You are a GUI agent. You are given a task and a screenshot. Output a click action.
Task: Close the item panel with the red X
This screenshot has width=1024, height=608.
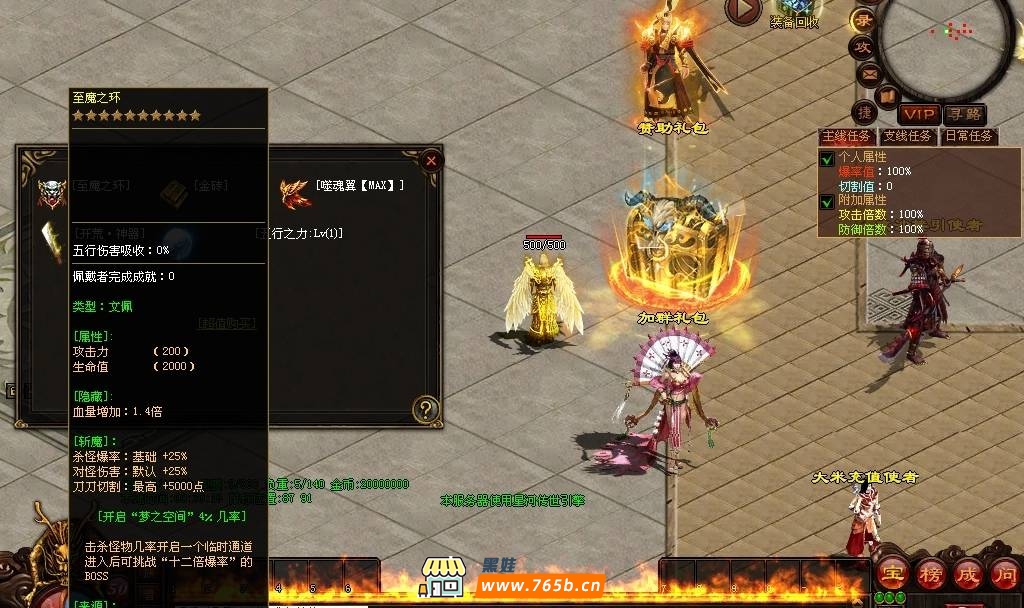click(430, 160)
